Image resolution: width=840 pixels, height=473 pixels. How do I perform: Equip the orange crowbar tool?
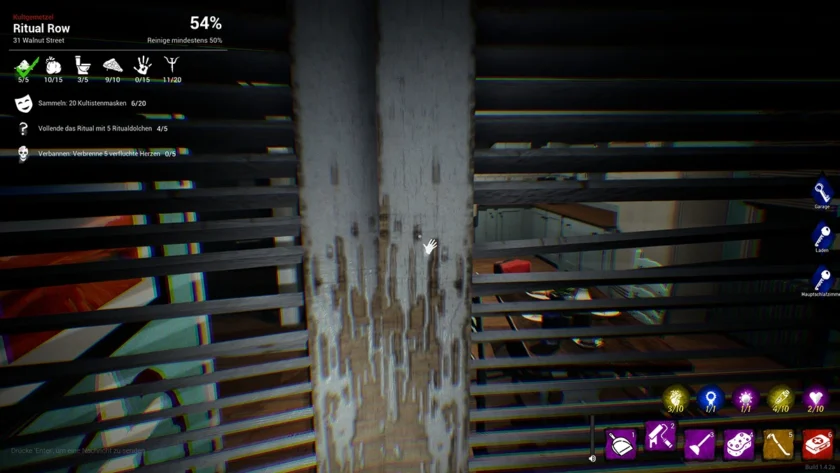click(778, 442)
